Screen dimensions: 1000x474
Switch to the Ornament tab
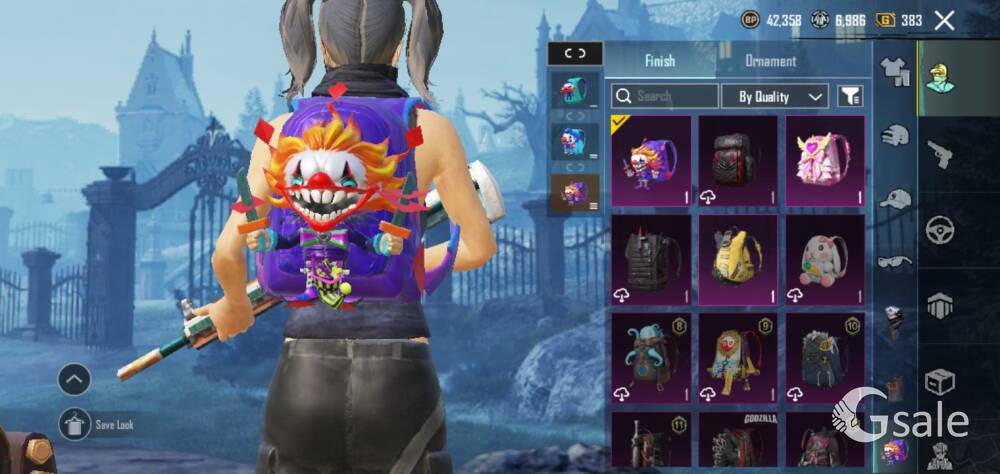coord(770,61)
